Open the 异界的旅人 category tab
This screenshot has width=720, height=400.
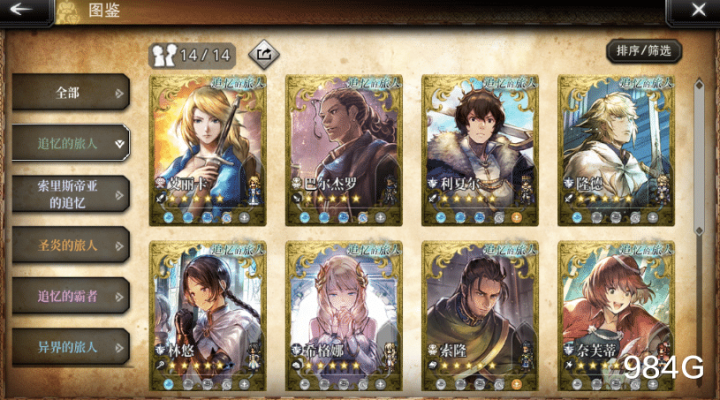[x=70, y=346]
